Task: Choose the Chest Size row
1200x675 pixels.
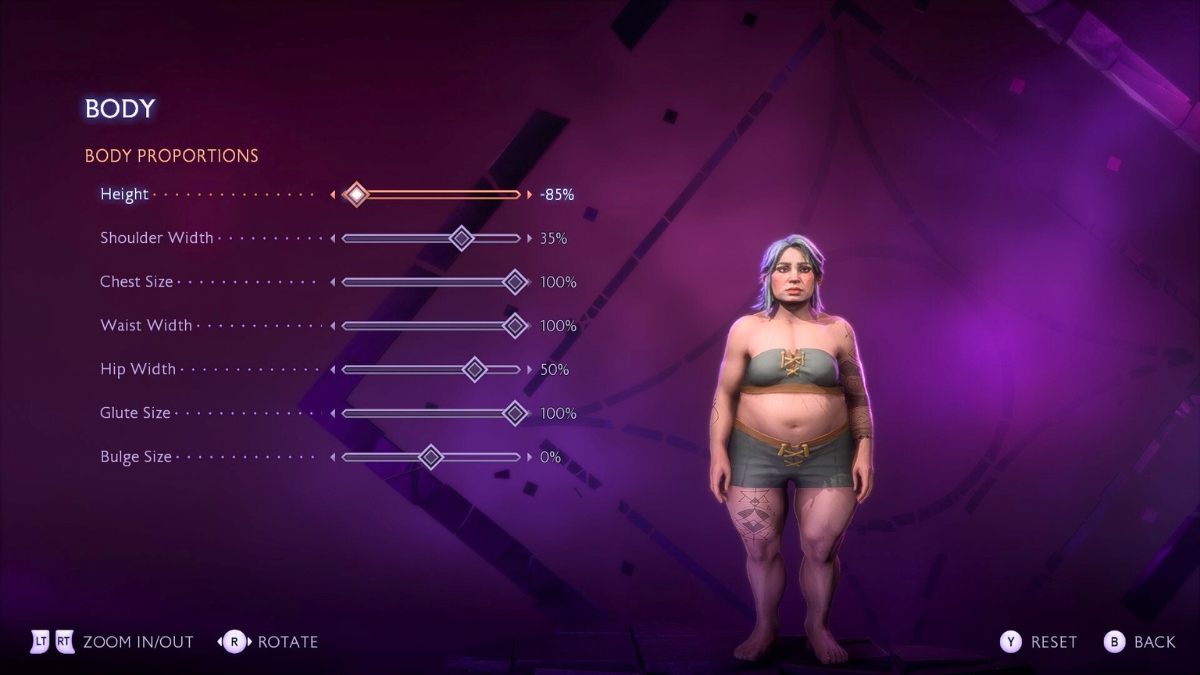Action: click(x=136, y=282)
